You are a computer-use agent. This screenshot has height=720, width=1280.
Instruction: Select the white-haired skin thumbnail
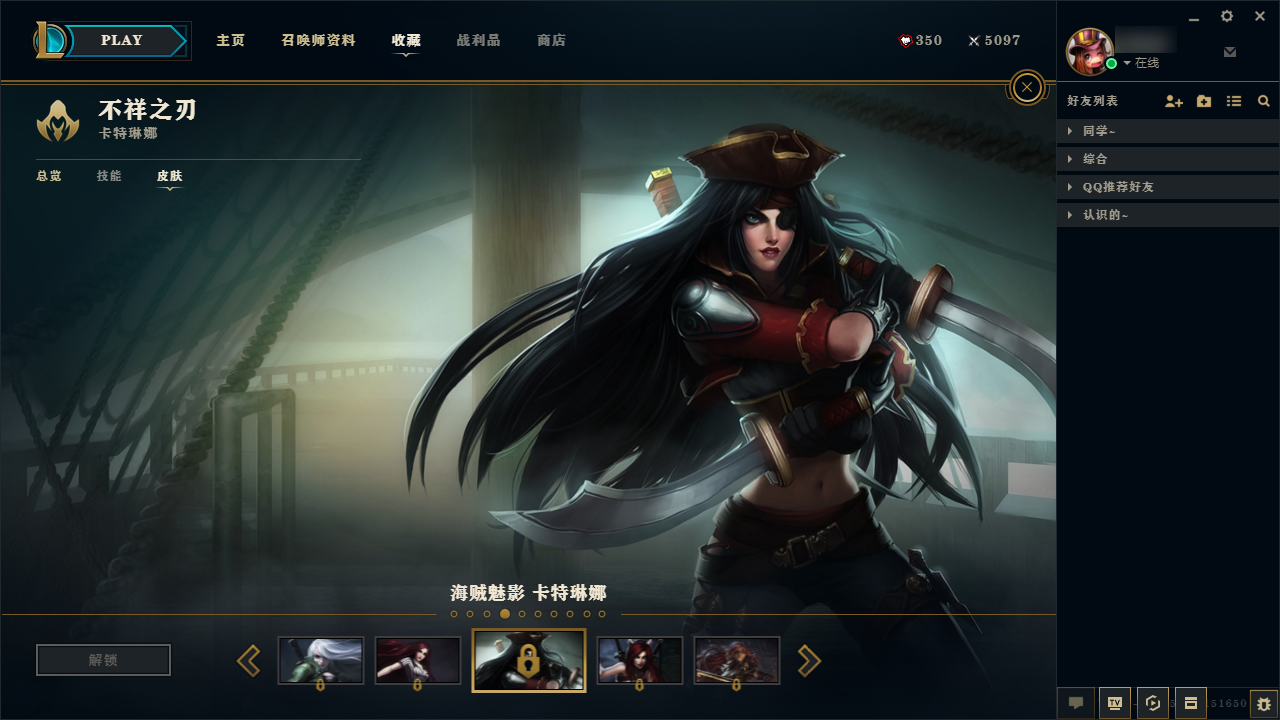[x=321, y=660]
